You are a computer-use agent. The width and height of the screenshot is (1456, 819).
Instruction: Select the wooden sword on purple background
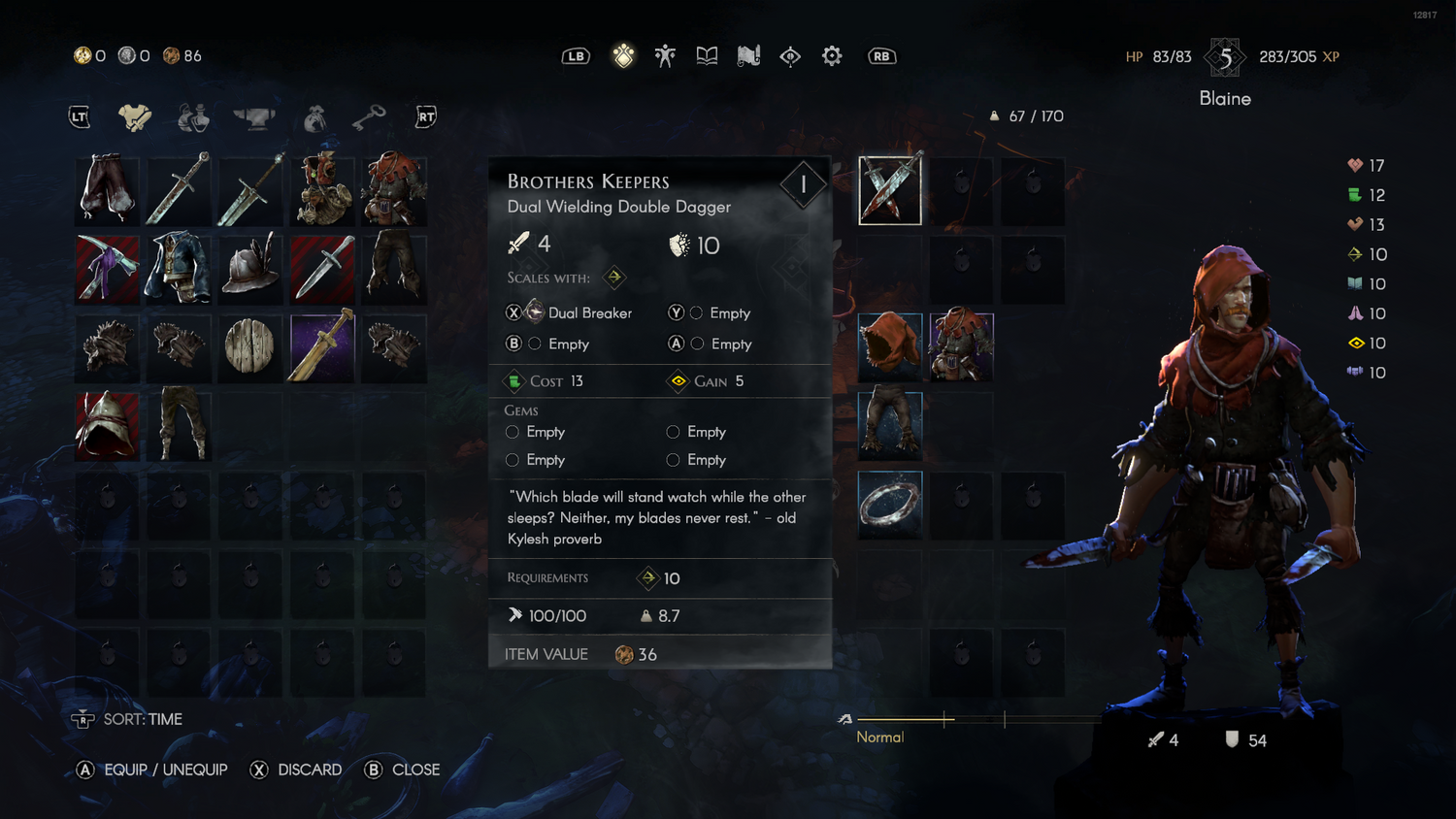(x=322, y=346)
